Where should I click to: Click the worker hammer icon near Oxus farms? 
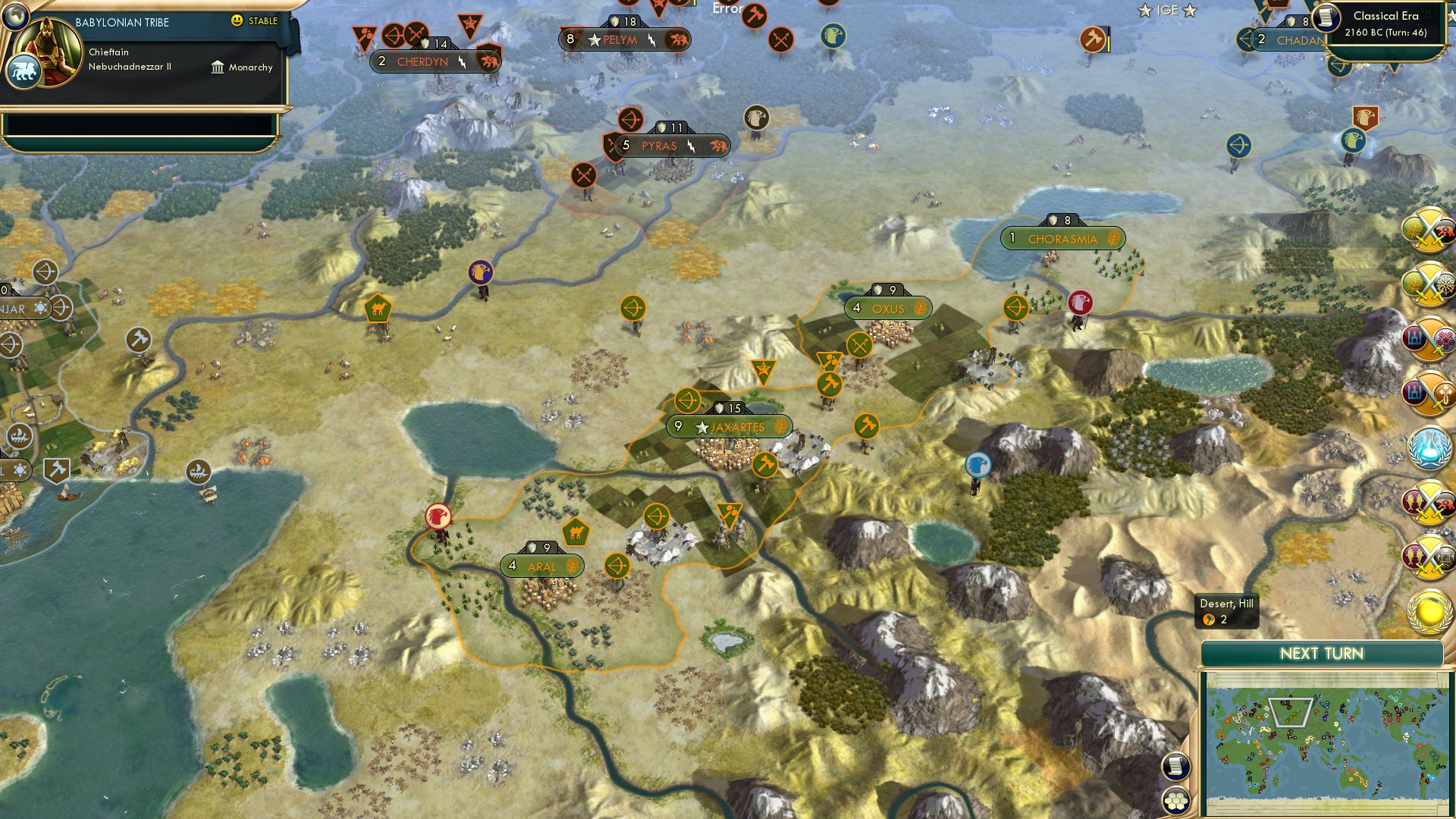828,382
